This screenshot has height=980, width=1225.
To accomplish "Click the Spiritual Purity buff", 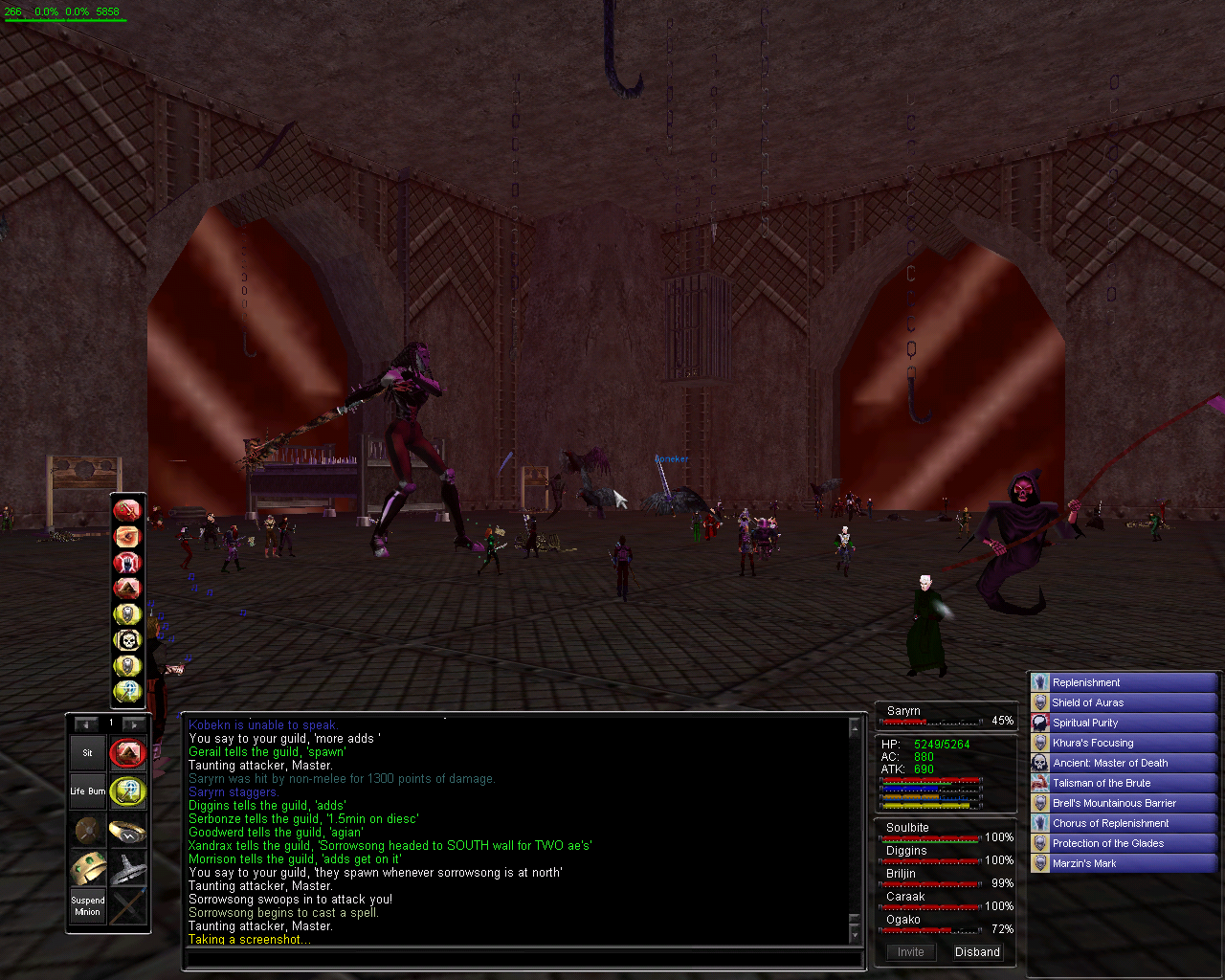I will [x=1085, y=723].
